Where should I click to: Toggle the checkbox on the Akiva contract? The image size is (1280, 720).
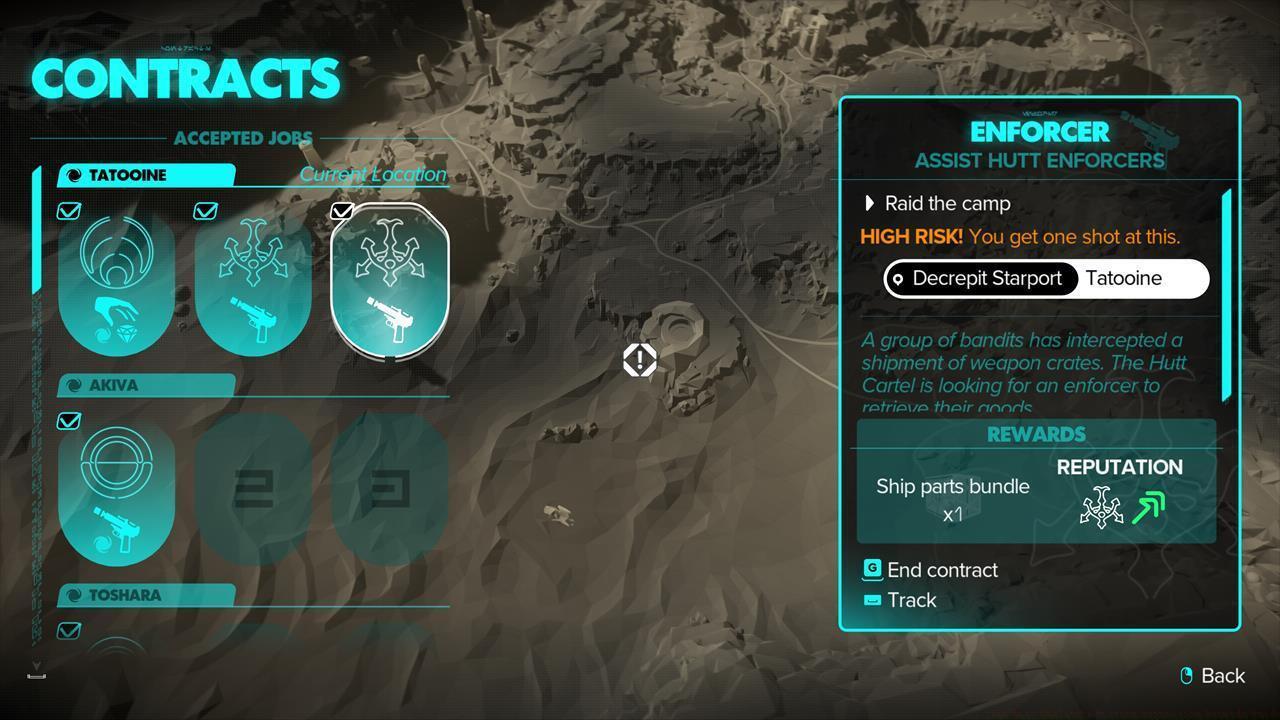click(68, 421)
